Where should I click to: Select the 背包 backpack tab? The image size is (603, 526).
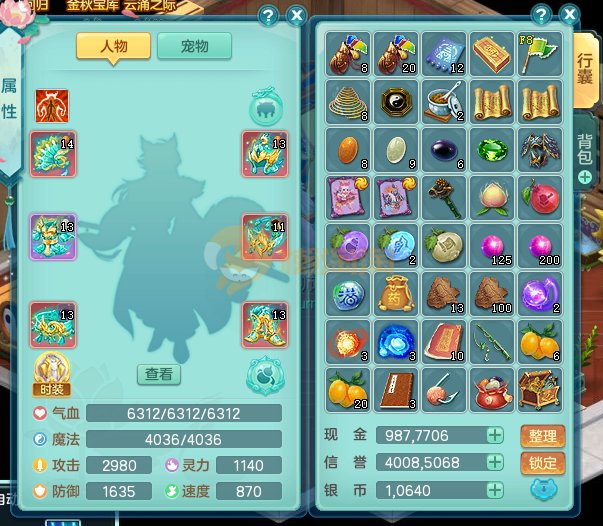tap(586, 150)
